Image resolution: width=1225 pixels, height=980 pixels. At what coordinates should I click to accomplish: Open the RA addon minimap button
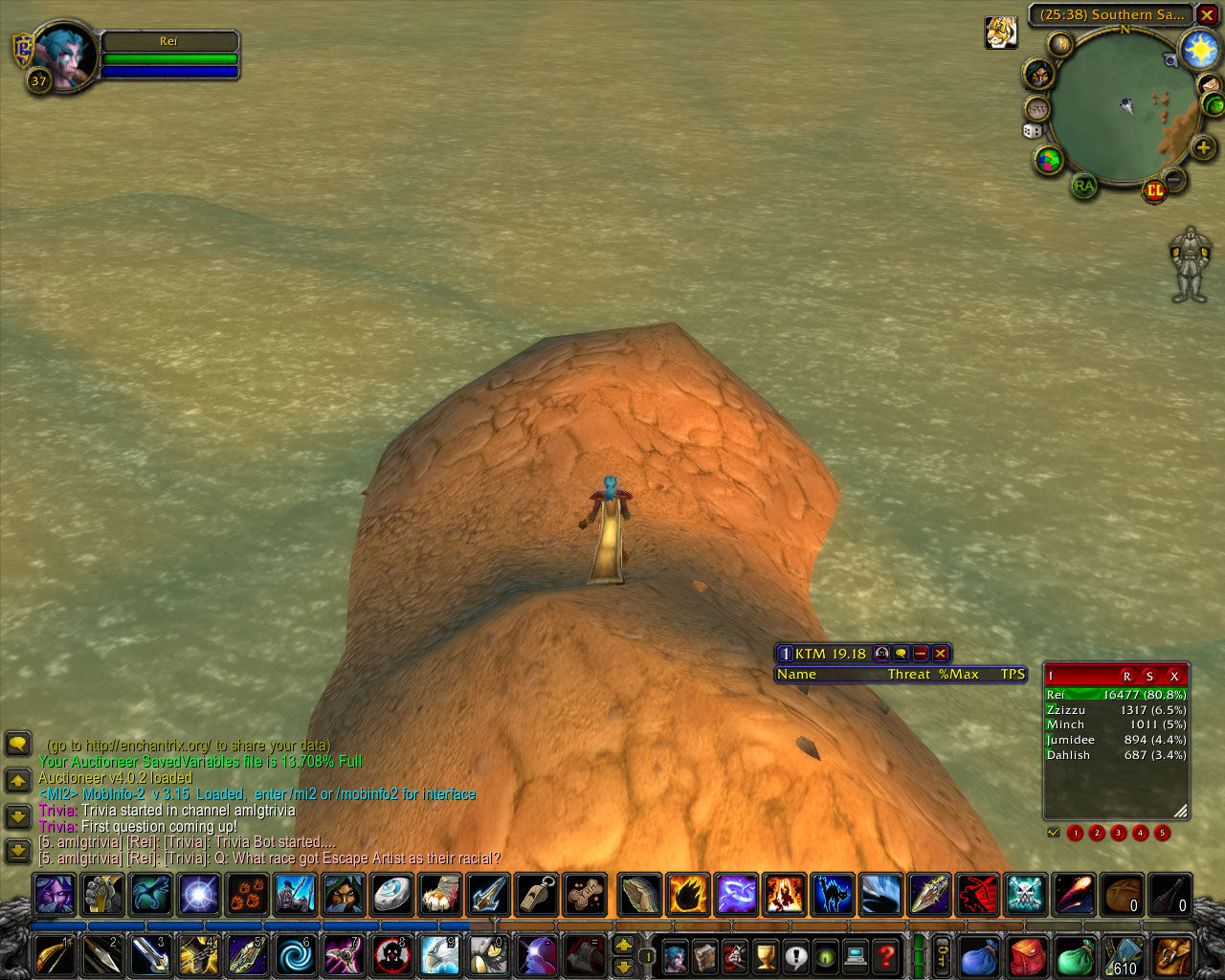coord(1083,186)
